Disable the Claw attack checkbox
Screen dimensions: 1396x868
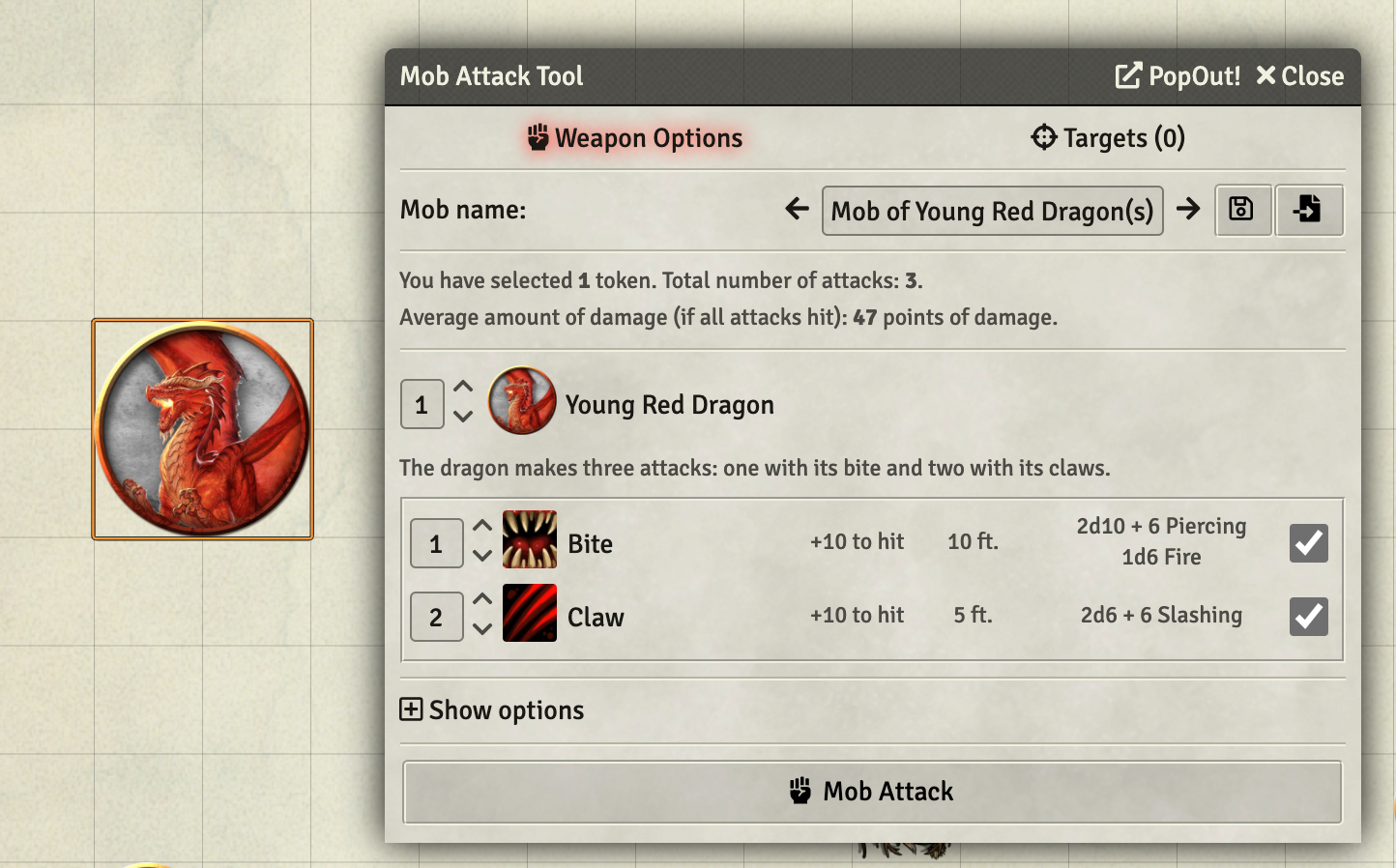pyautogui.click(x=1308, y=617)
